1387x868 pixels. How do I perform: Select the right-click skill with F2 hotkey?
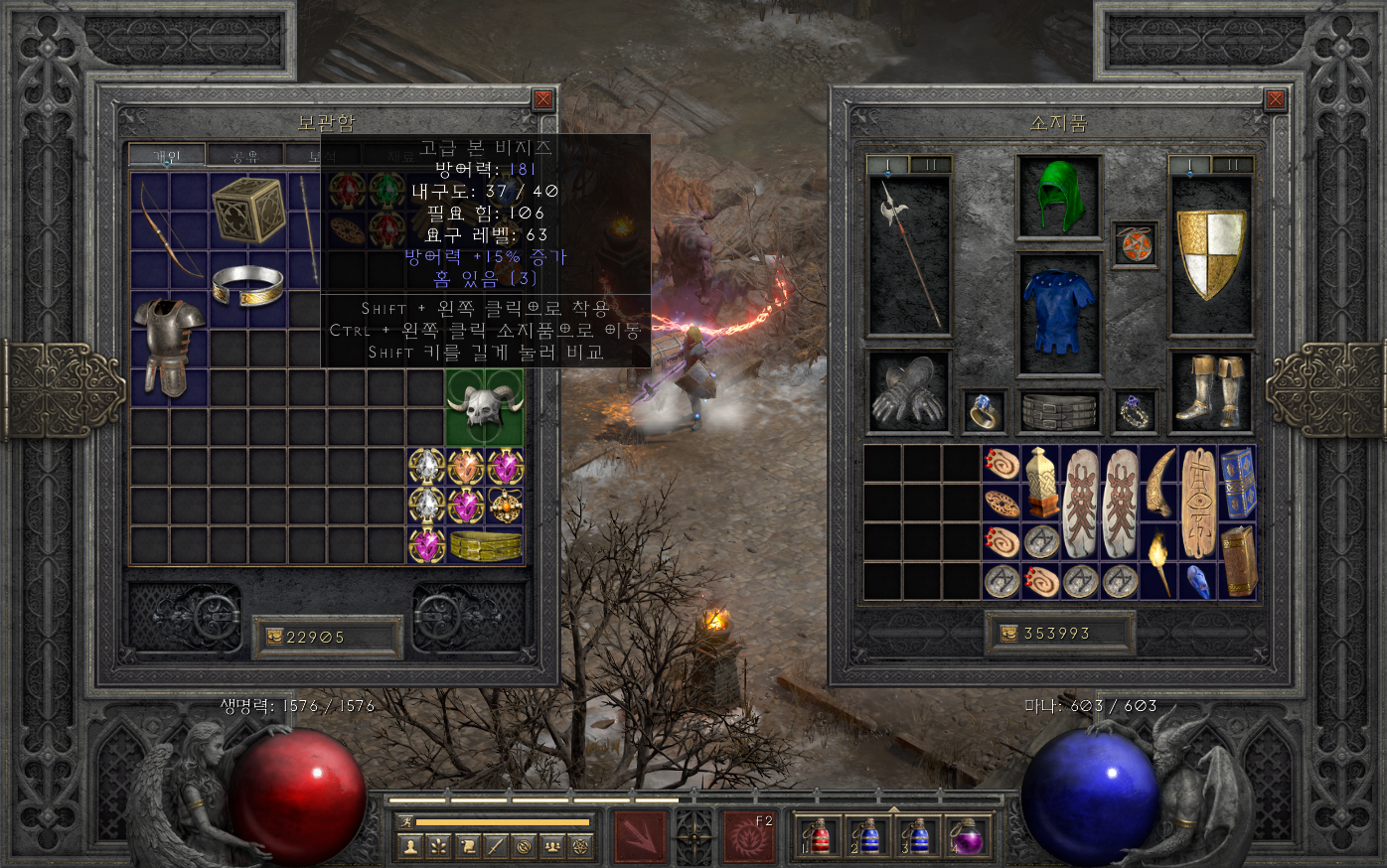coord(748,836)
